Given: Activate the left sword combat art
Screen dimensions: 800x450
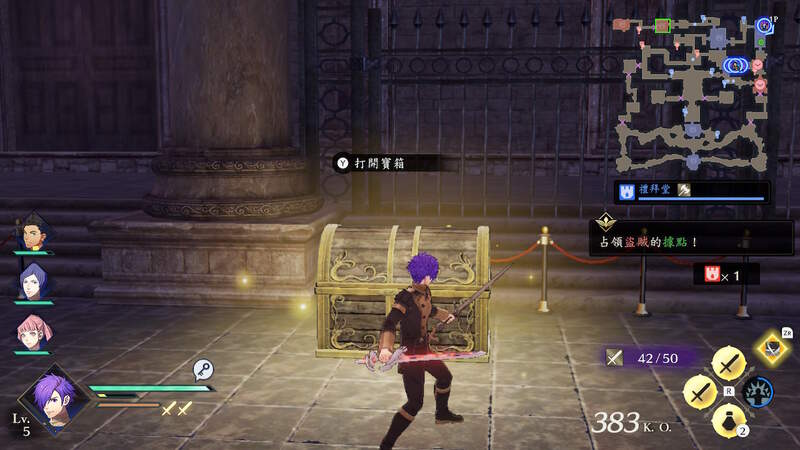Looking at the screenshot, I should click(x=699, y=392).
